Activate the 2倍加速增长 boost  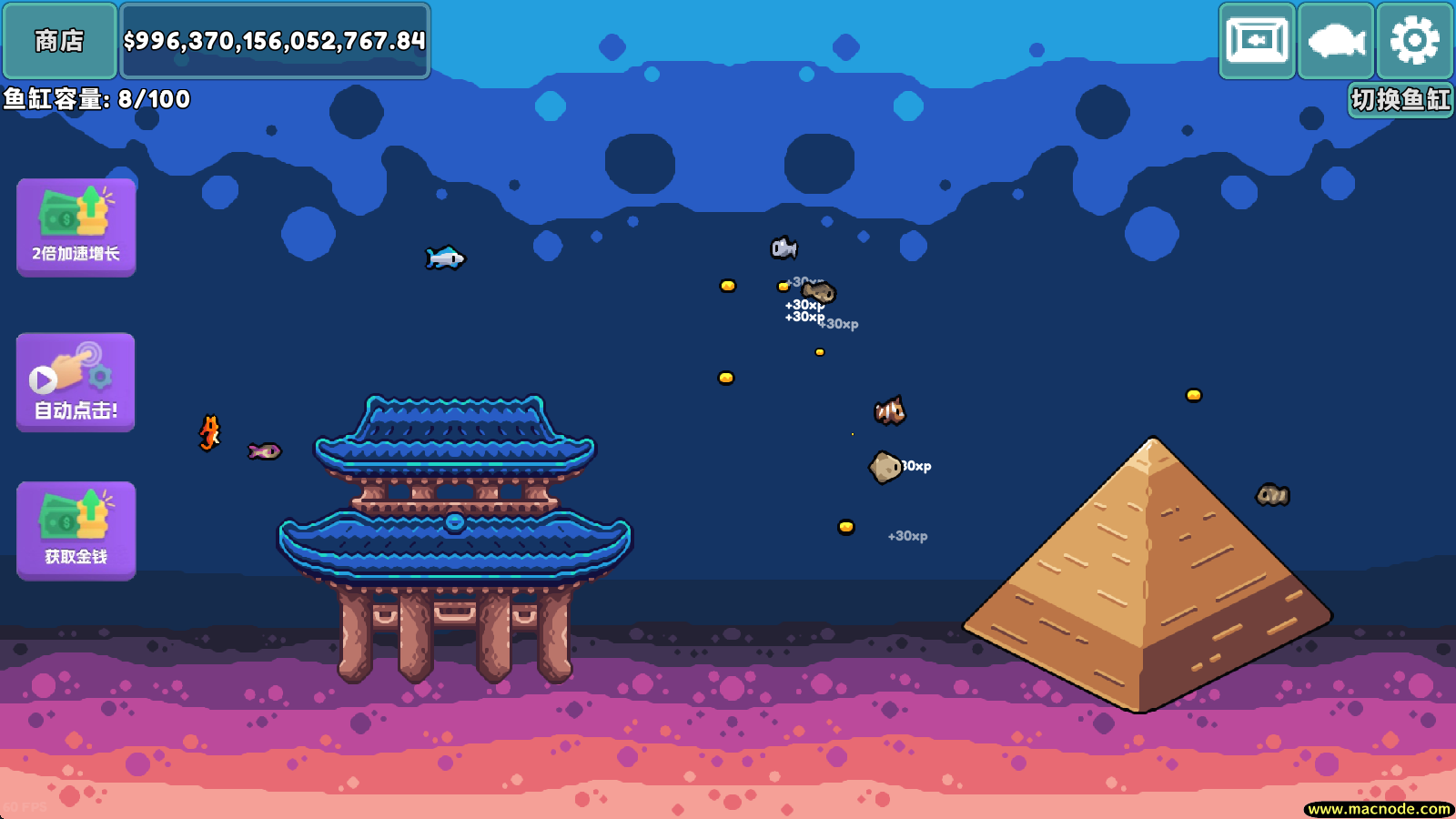[76, 227]
